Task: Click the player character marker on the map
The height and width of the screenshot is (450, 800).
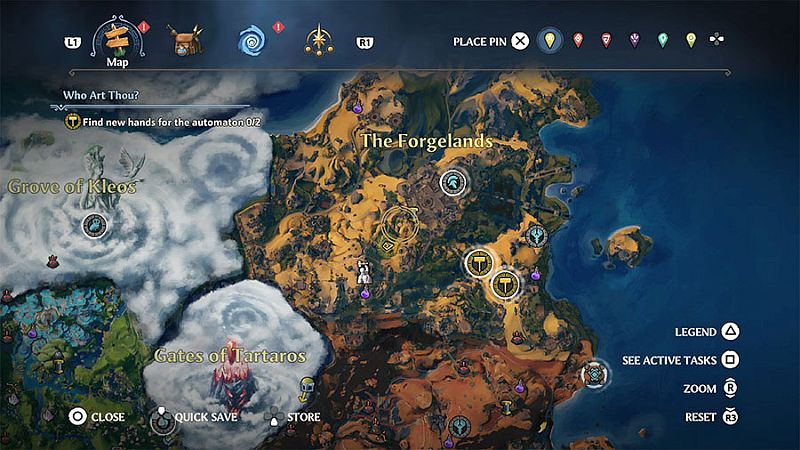Action: 366,271
